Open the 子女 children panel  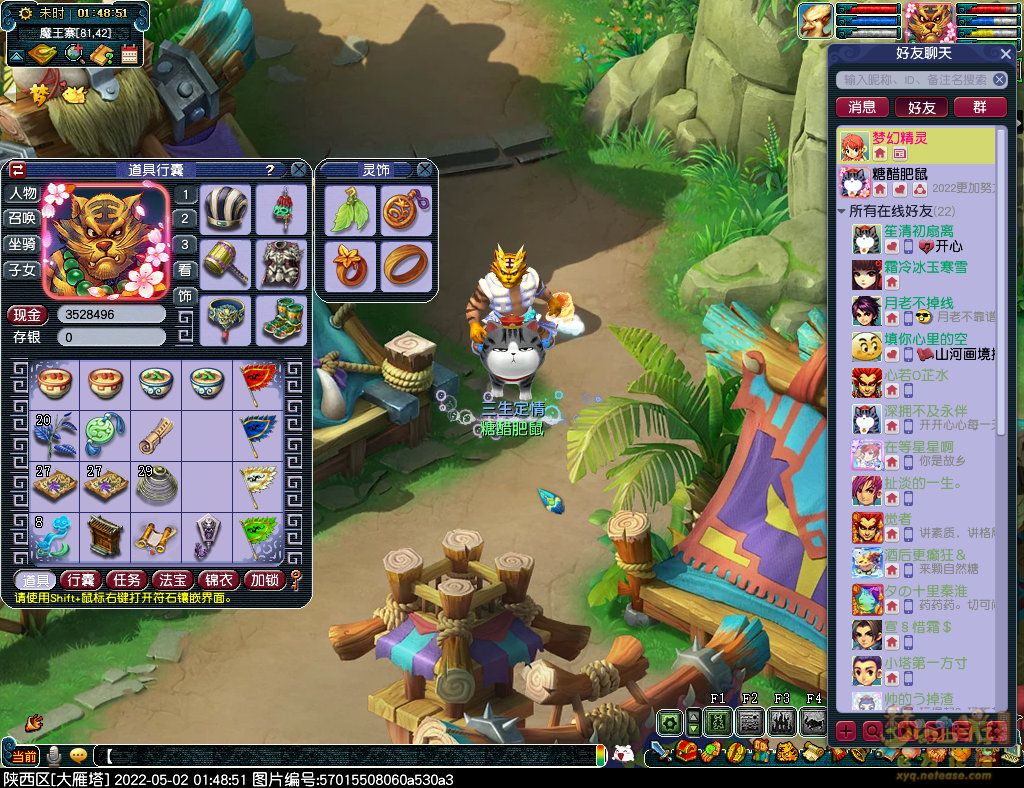pyautogui.click(x=22, y=270)
